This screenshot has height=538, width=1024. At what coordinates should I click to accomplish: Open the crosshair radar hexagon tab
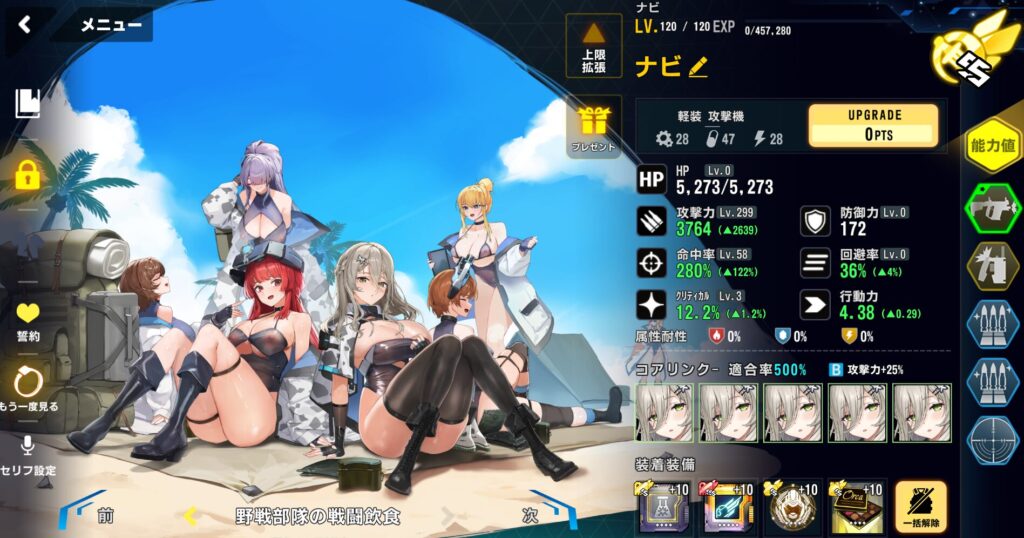click(992, 439)
